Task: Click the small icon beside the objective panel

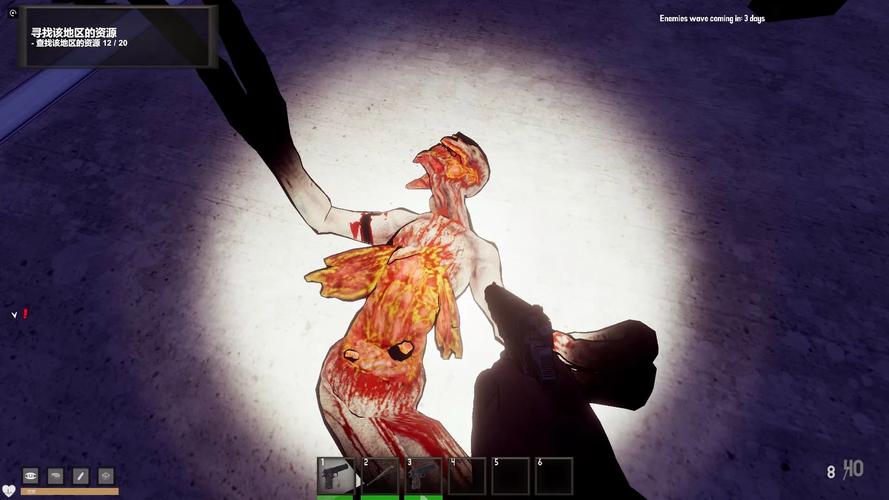Action: click(13, 13)
